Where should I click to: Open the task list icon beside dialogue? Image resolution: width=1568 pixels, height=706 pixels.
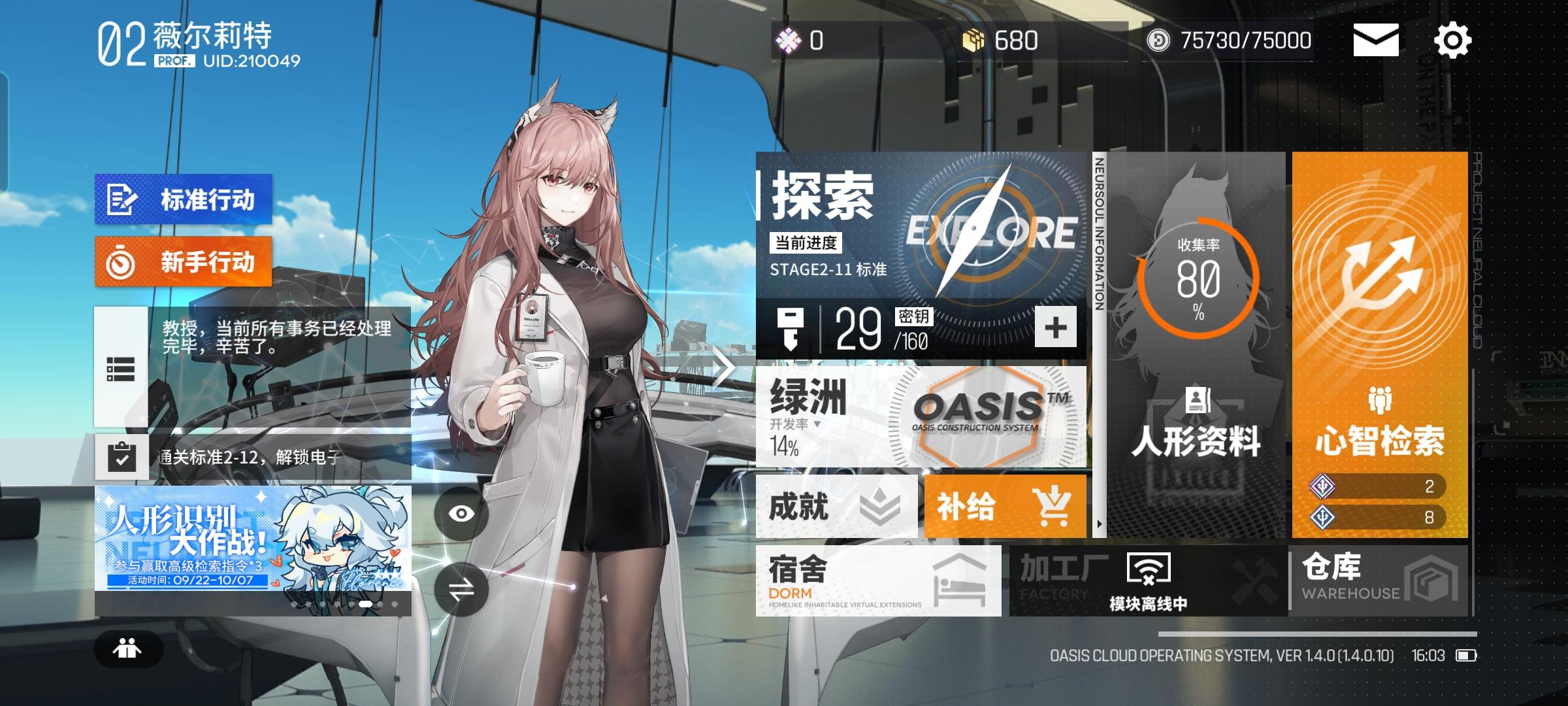[121, 367]
